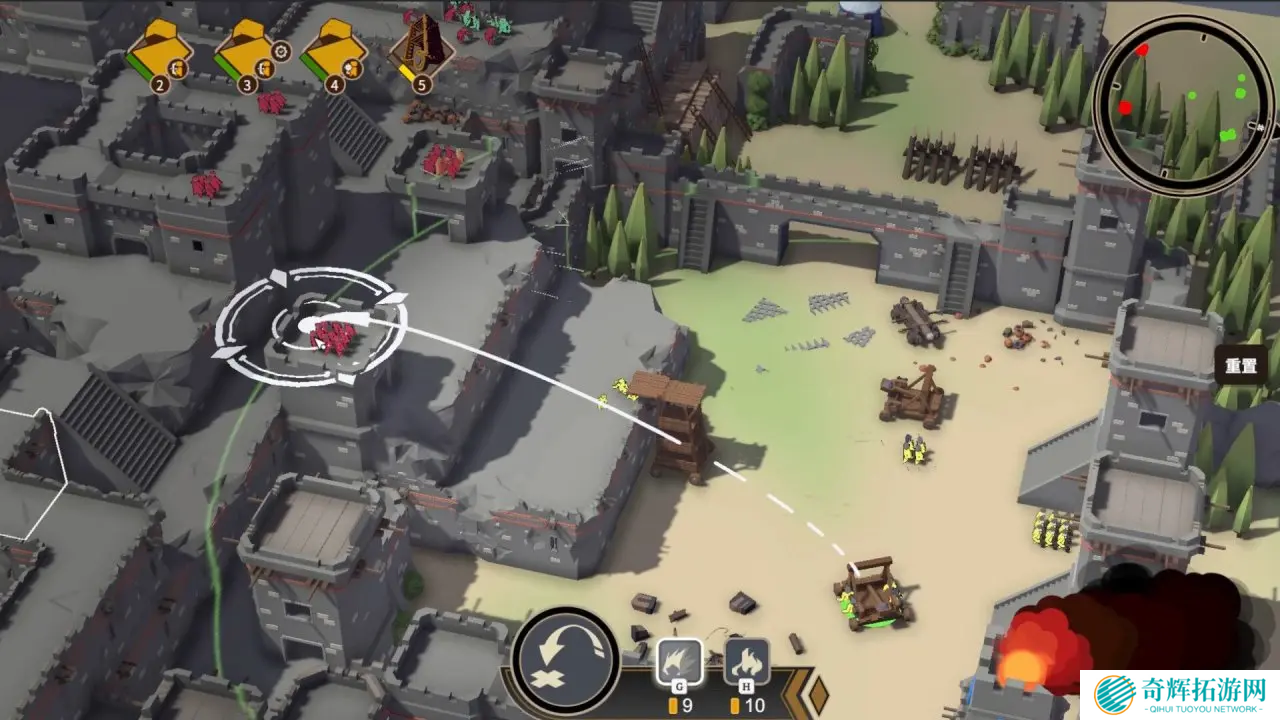Viewport: 1280px width, 720px height.
Task: Click the 重置 reset button
Action: coord(1240,366)
